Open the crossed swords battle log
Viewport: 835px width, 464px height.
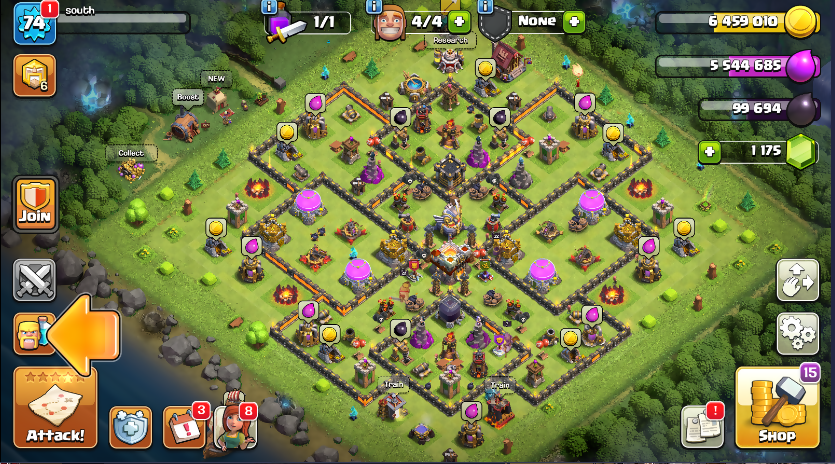[x=34, y=279]
